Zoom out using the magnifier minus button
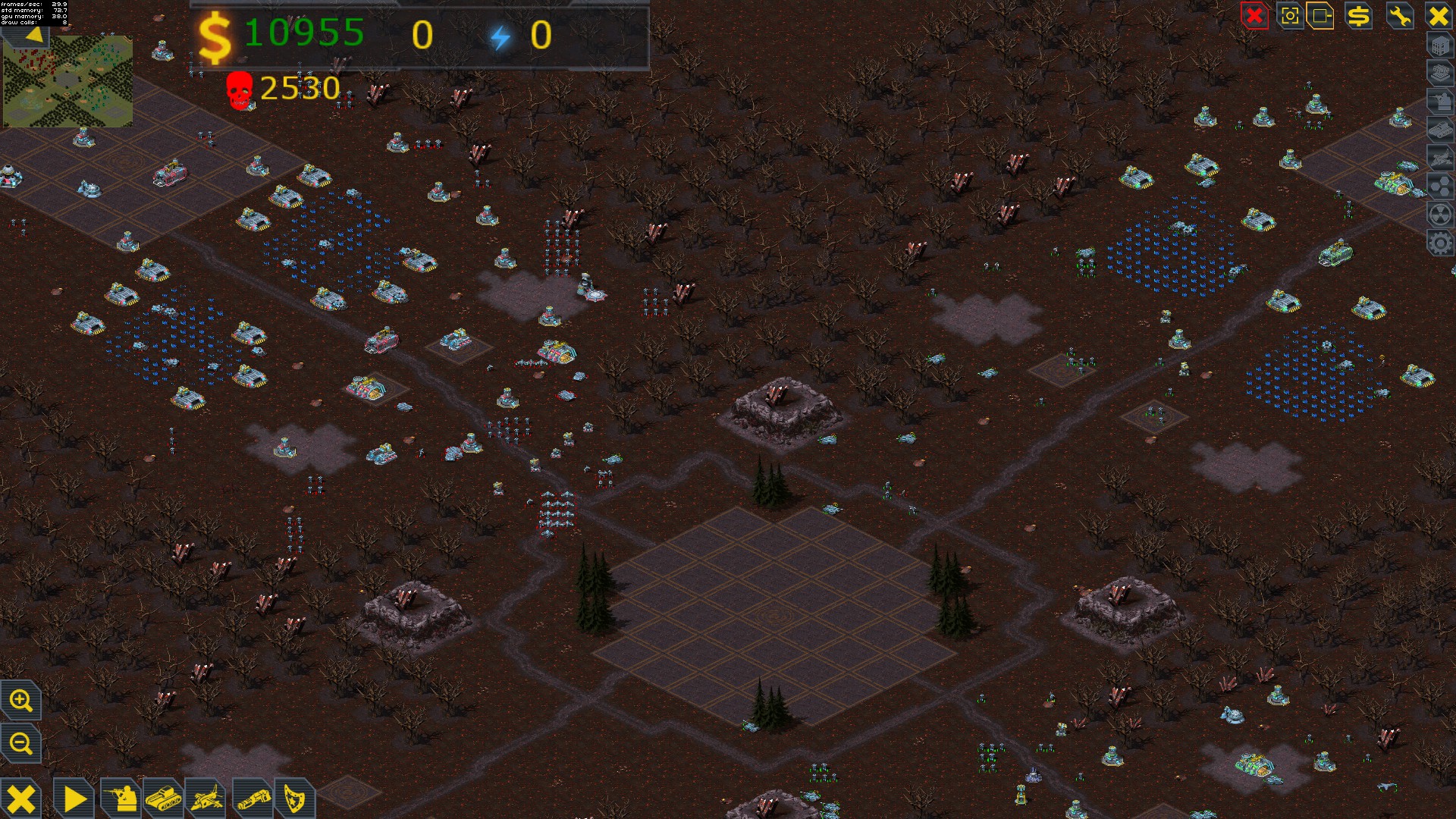The width and height of the screenshot is (1456, 819). 22,744
